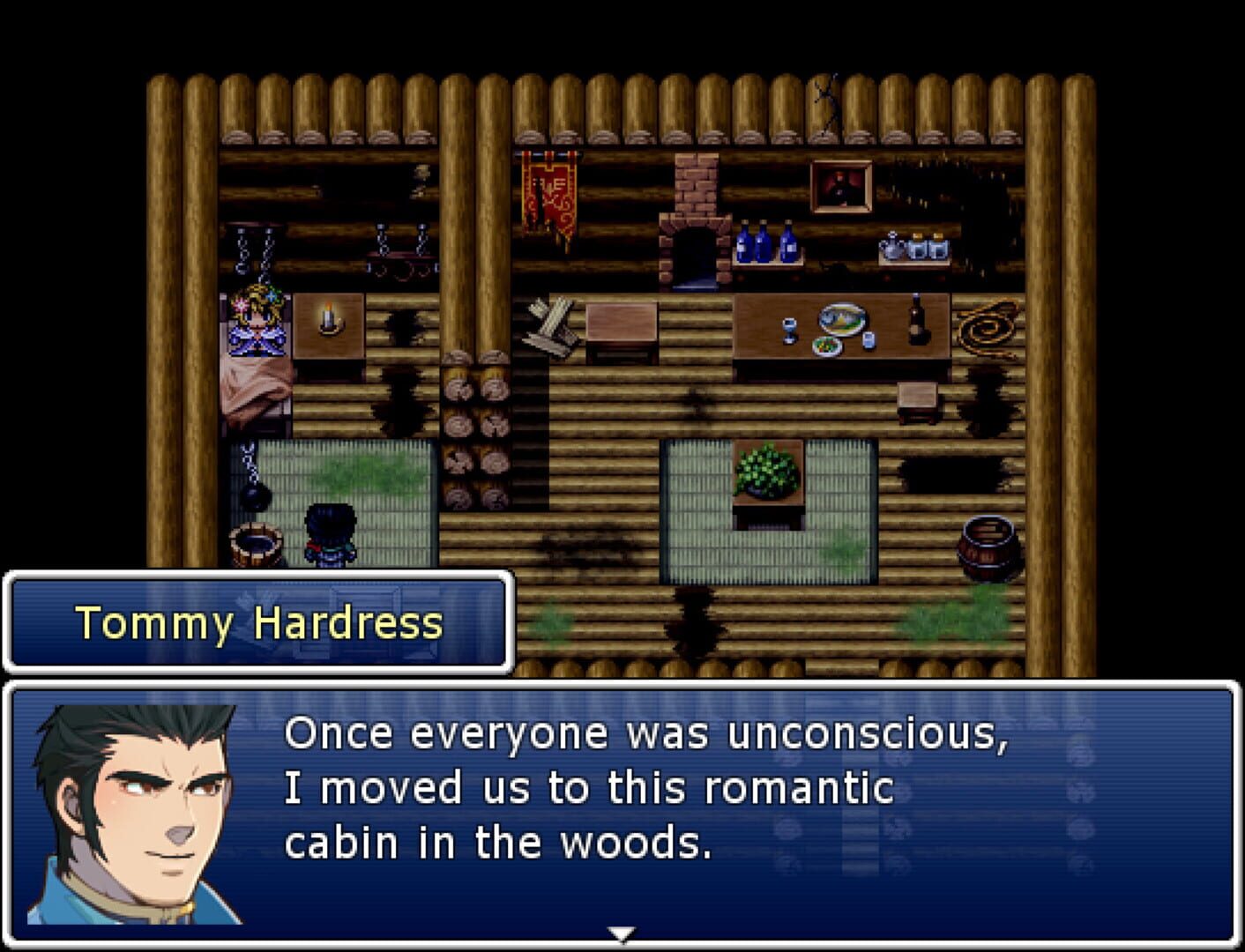Select the framed portrait above the shelf

point(840,188)
